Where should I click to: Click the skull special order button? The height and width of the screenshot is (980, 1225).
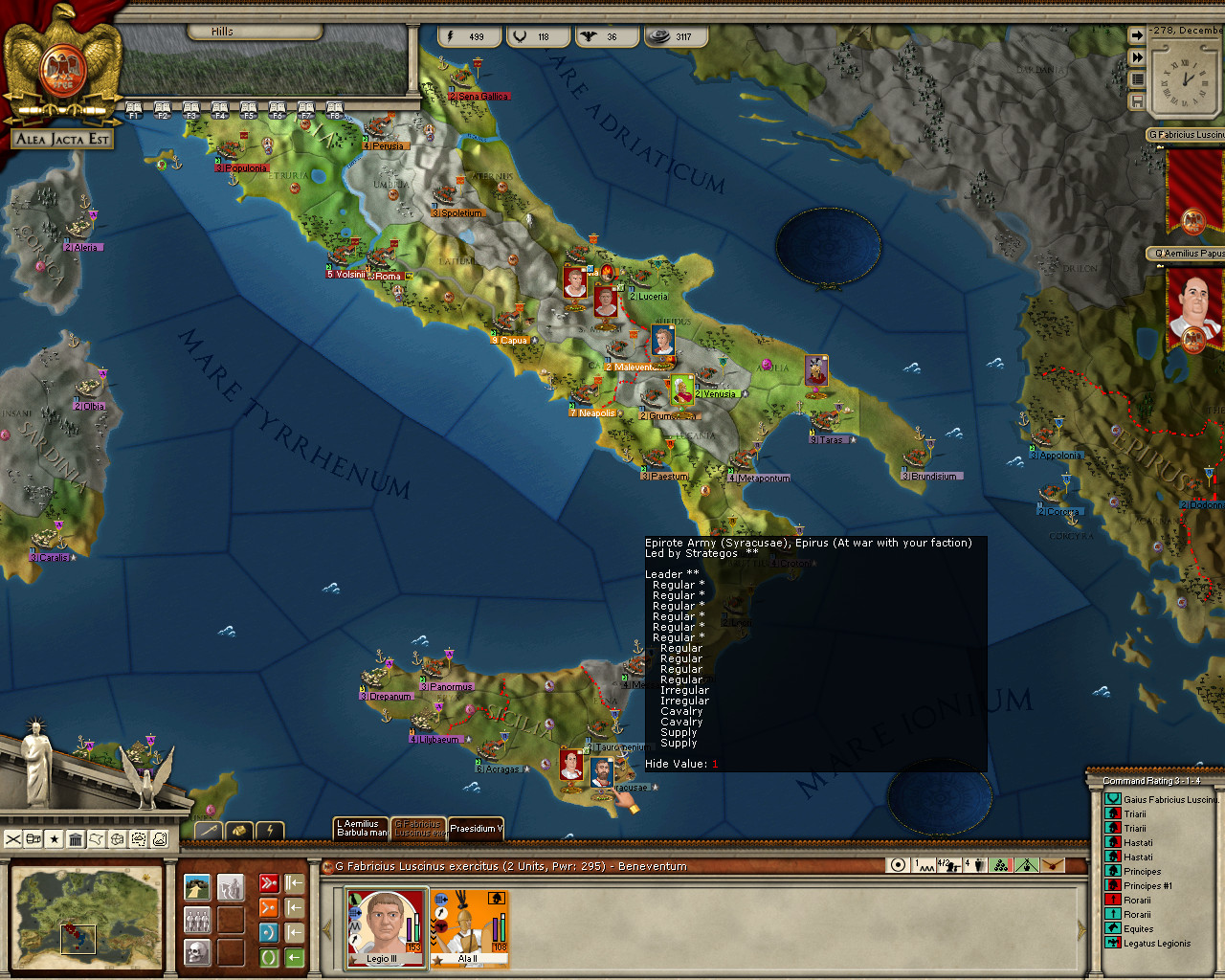(197, 953)
